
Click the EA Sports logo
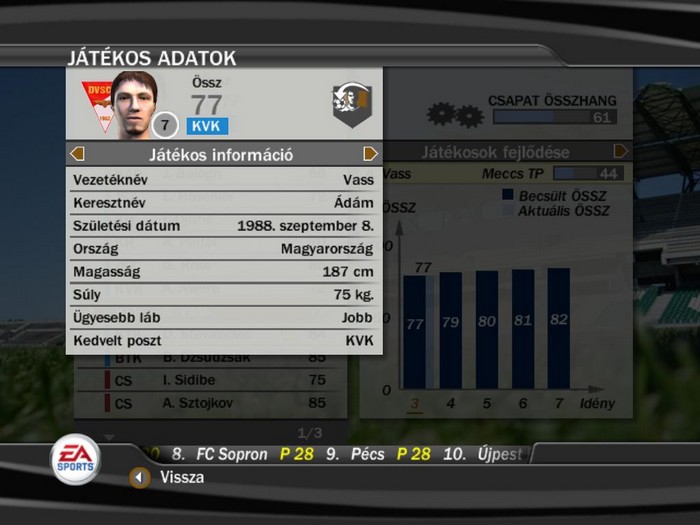pos(76,458)
